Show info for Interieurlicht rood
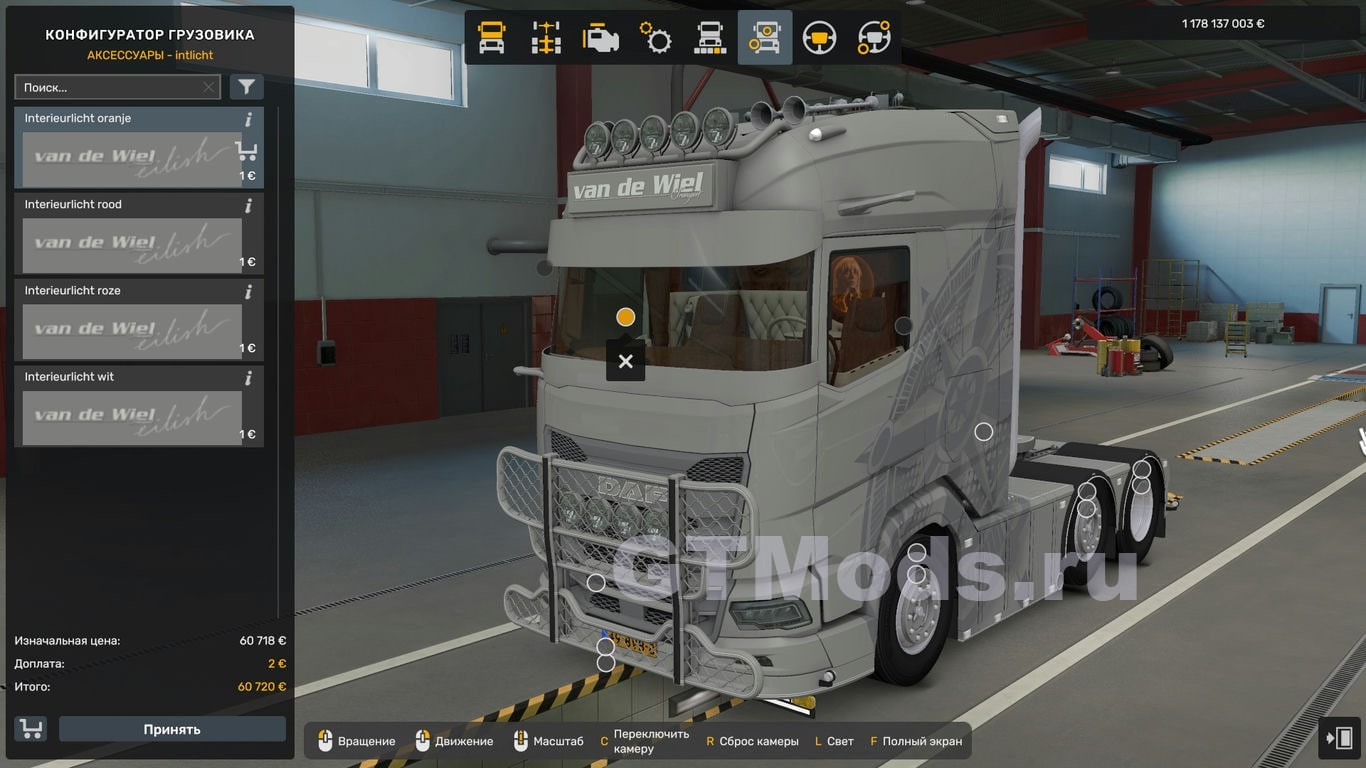The width and height of the screenshot is (1366, 768). pos(248,206)
